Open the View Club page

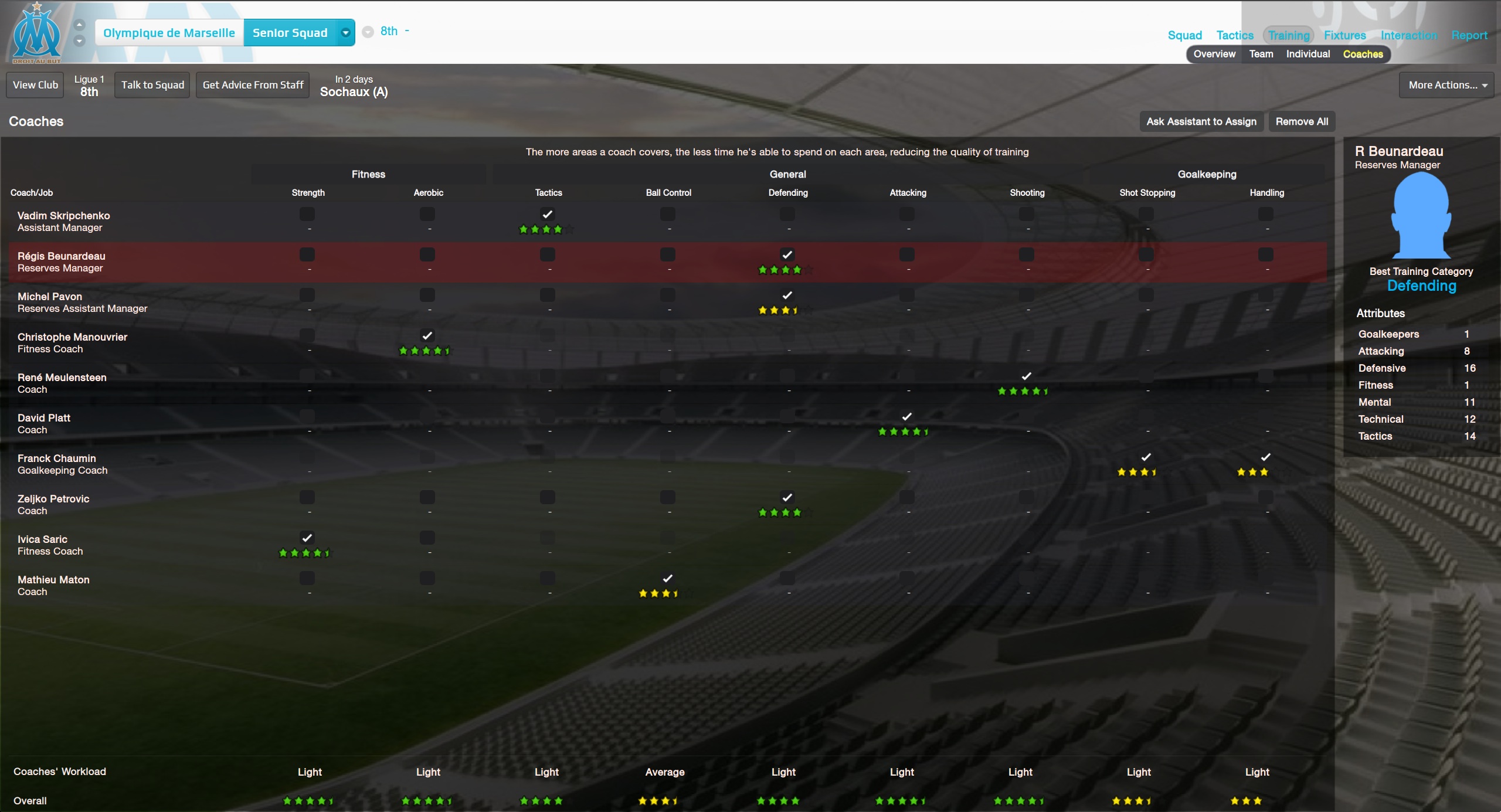(x=35, y=85)
